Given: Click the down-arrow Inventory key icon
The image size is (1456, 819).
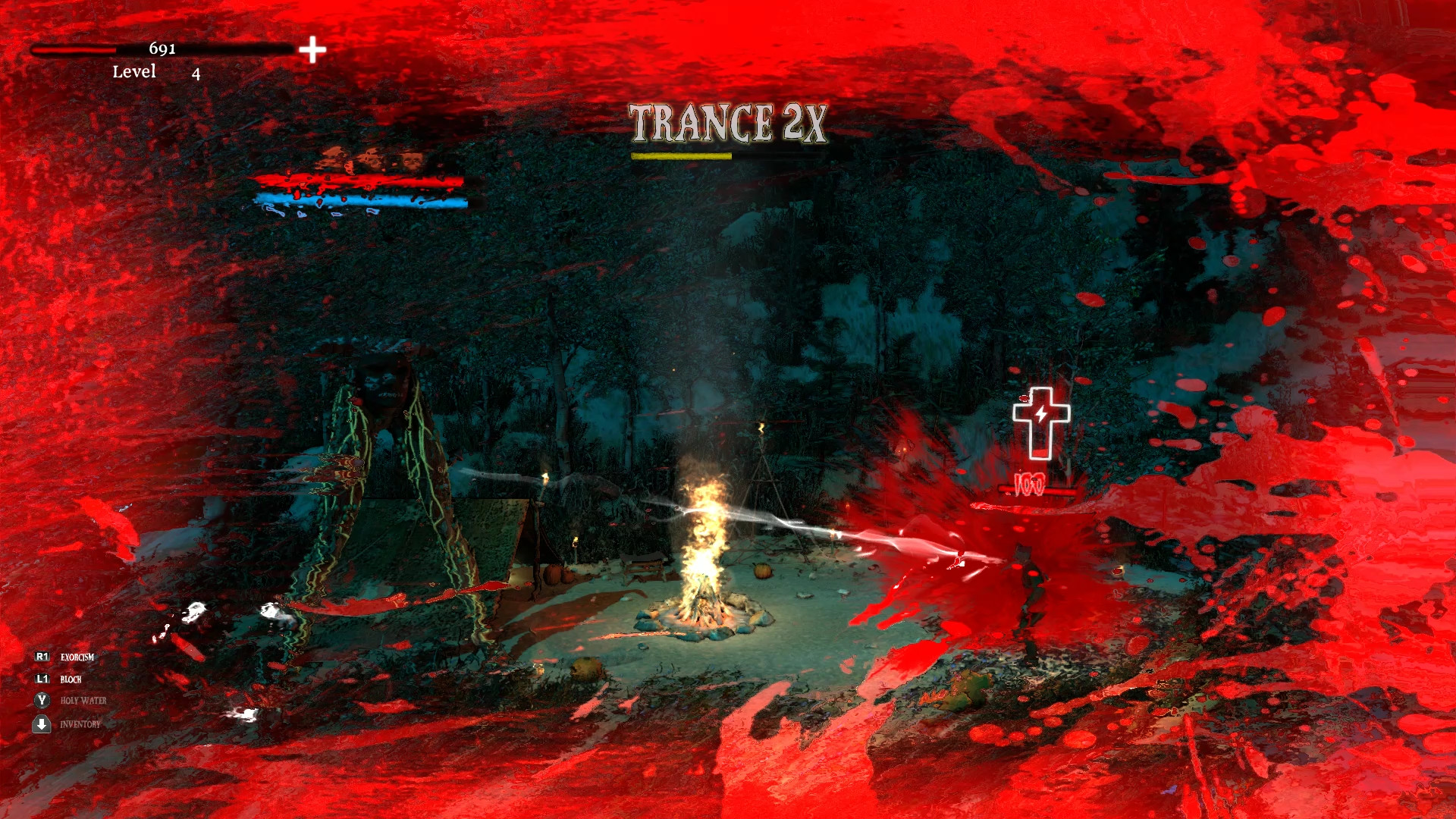Looking at the screenshot, I should point(43,725).
